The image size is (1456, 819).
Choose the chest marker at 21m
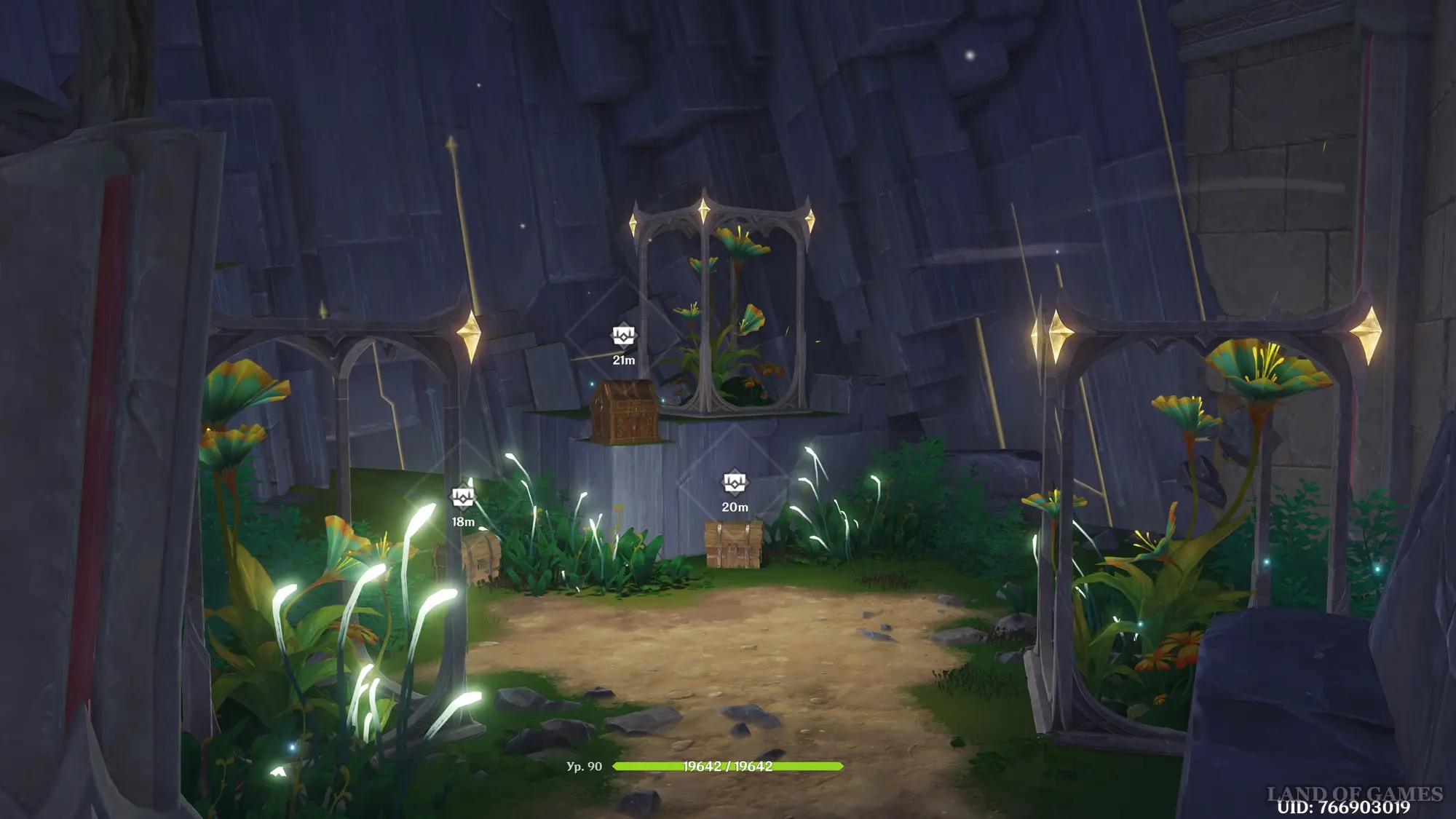[x=623, y=336]
